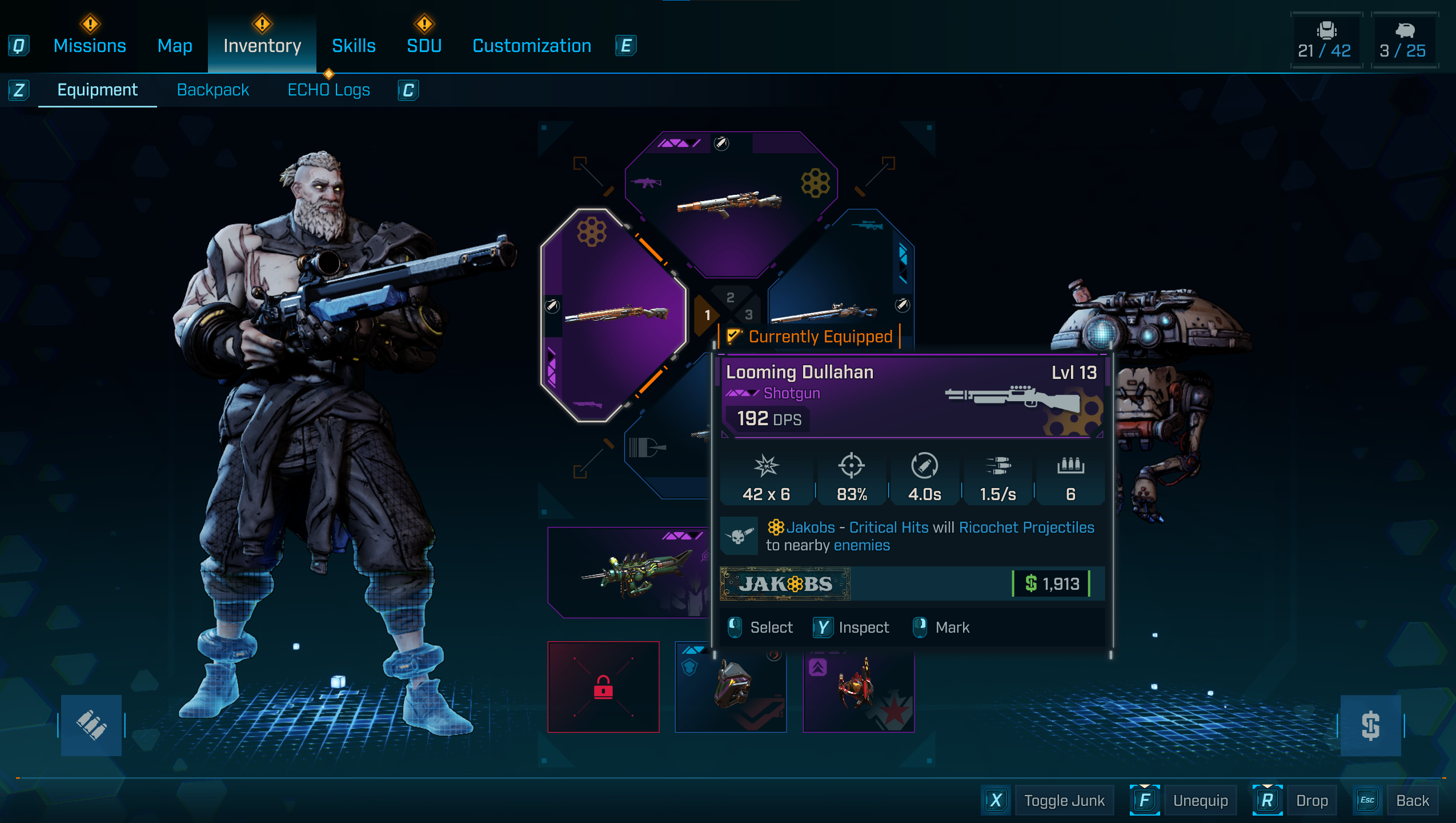View the ECHO Logs sub-tab
The height and width of the screenshot is (823, 1456).
click(328, 90)
